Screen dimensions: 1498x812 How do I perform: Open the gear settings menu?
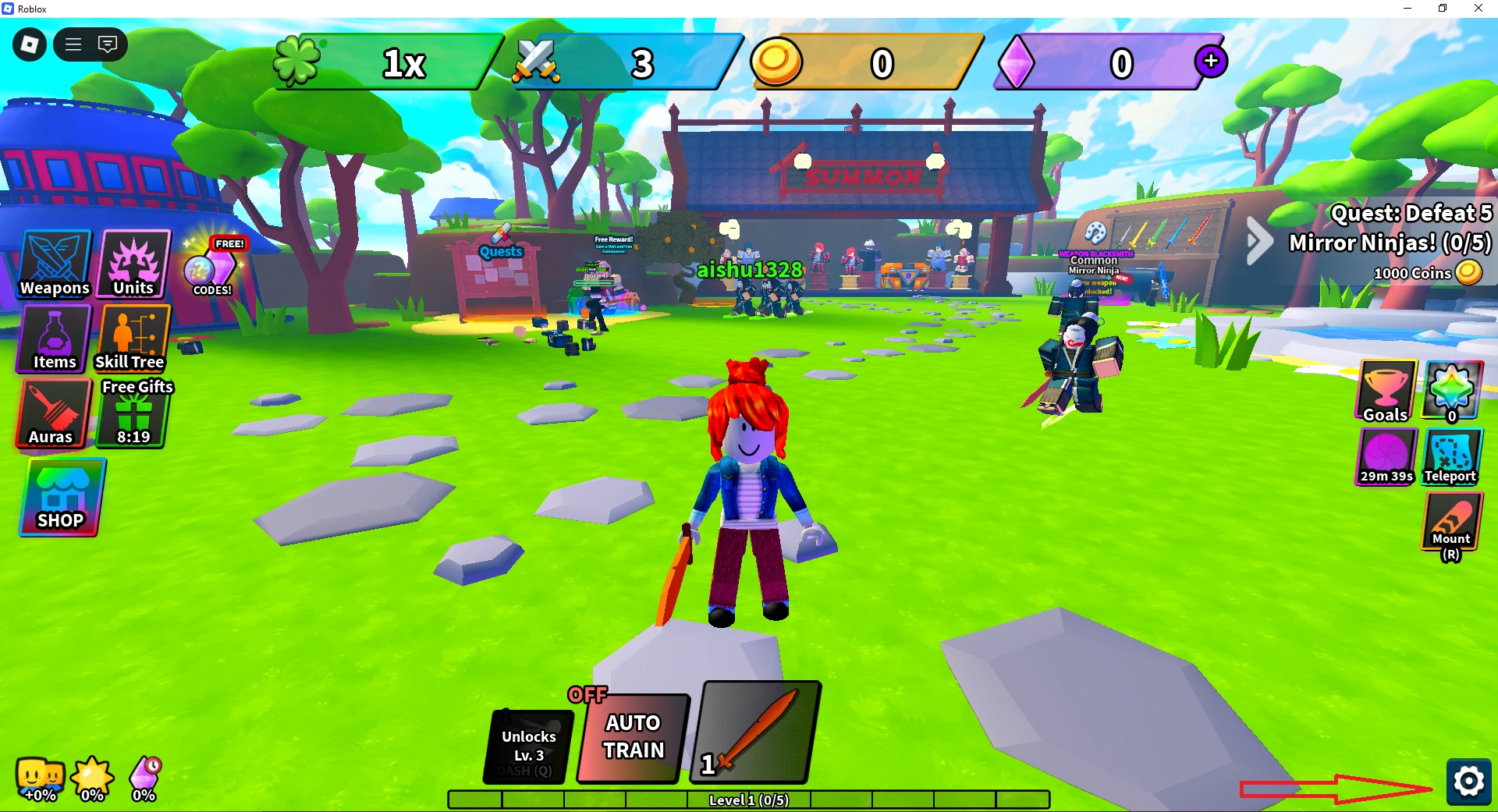[x=1468, y=781]
